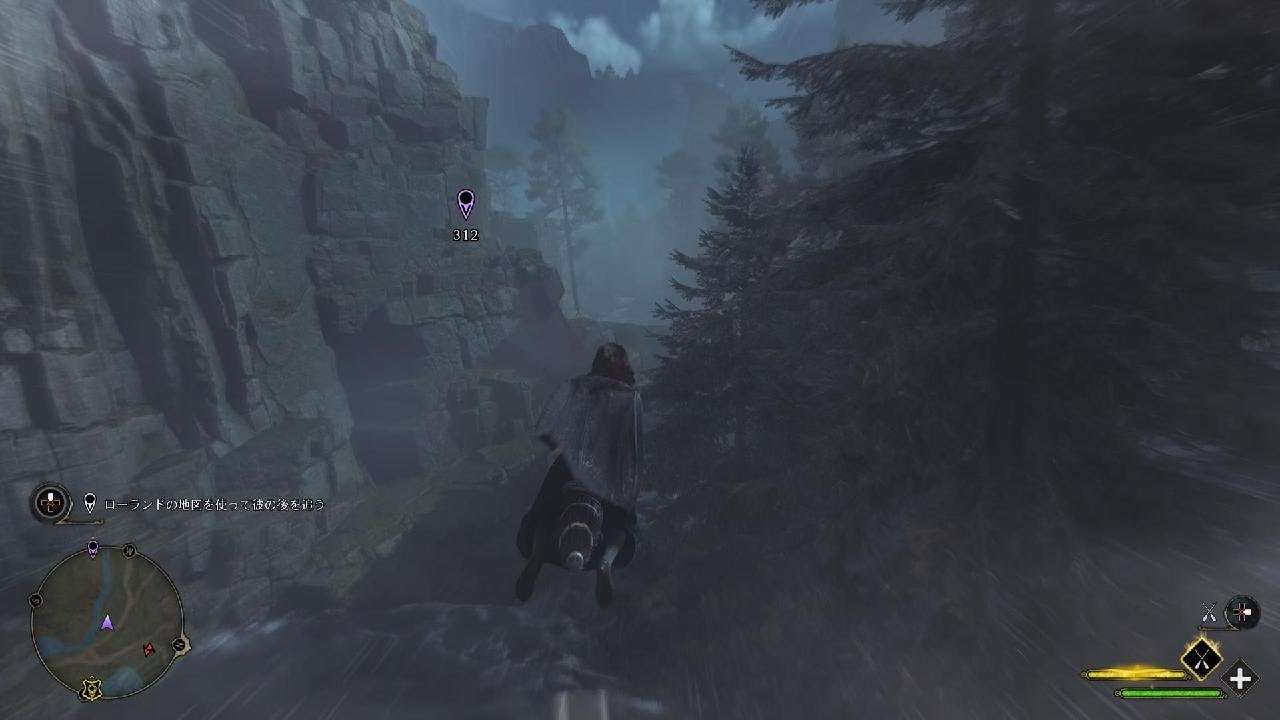Click the purple quest waypoint marker showing 312
This screenshot has height=720, width=1280.
(x=465, y=204)
